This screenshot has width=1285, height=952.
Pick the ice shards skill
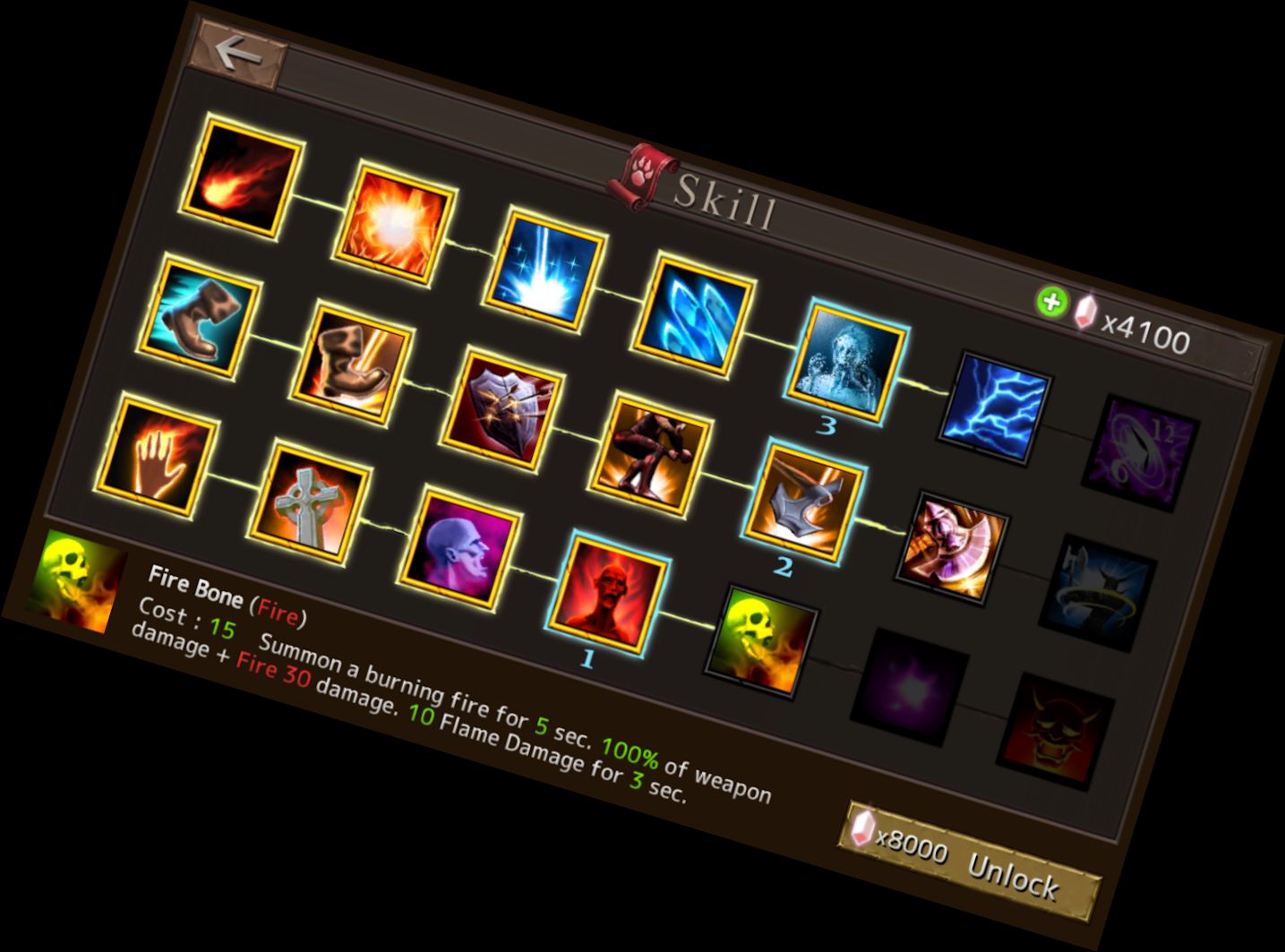click(x=693, y=314)
